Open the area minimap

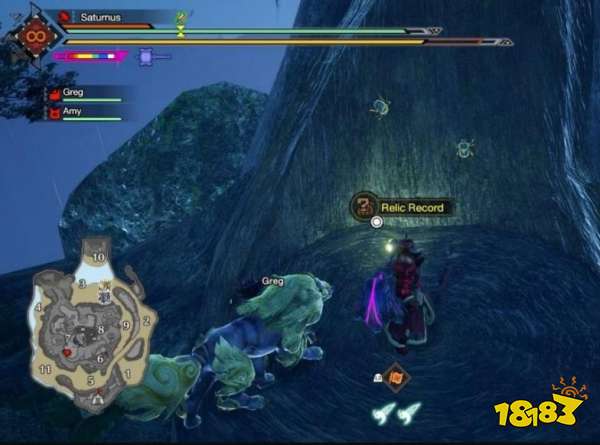pos(92,322)
